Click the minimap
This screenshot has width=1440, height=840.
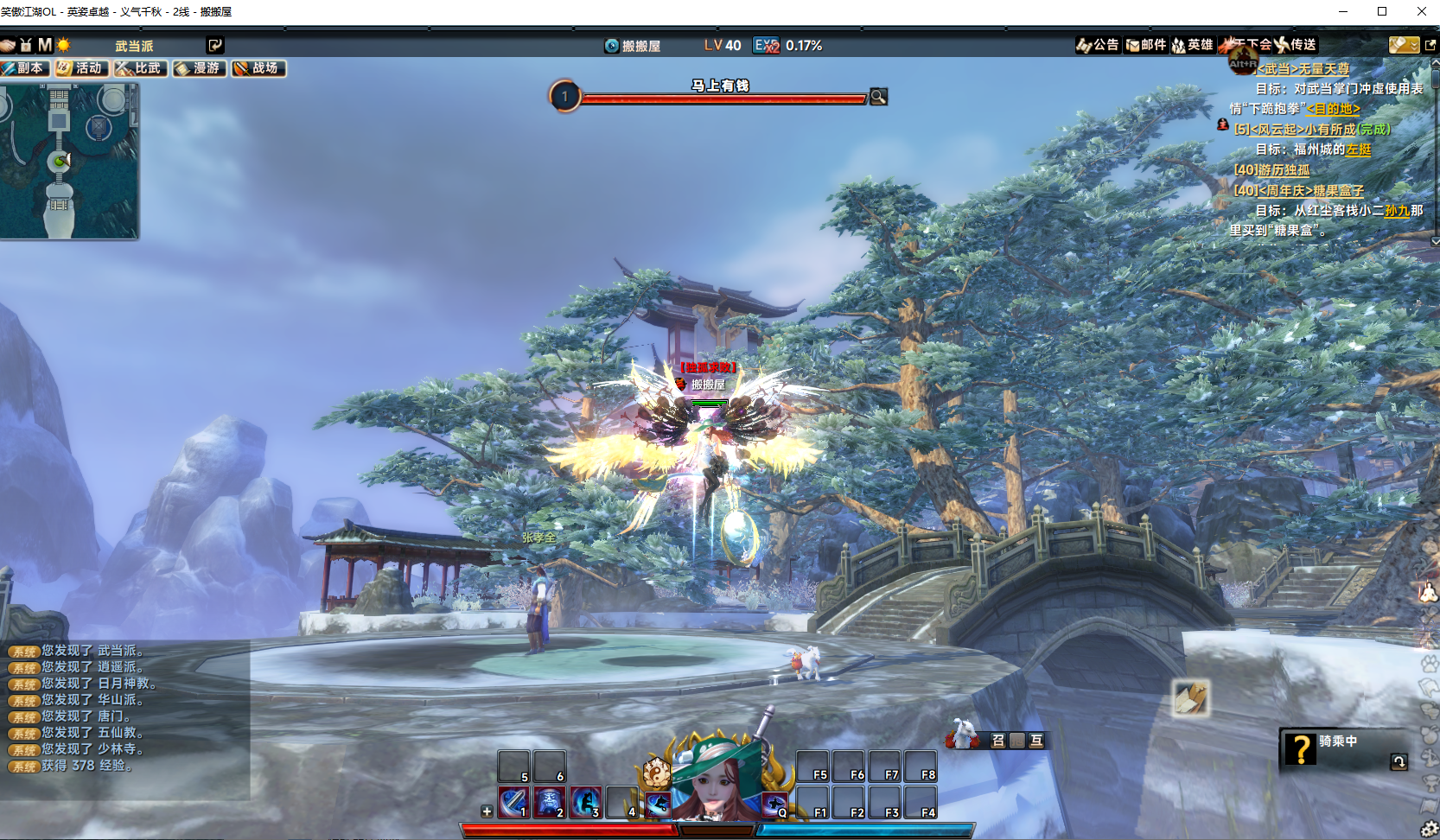click(67, 161)
